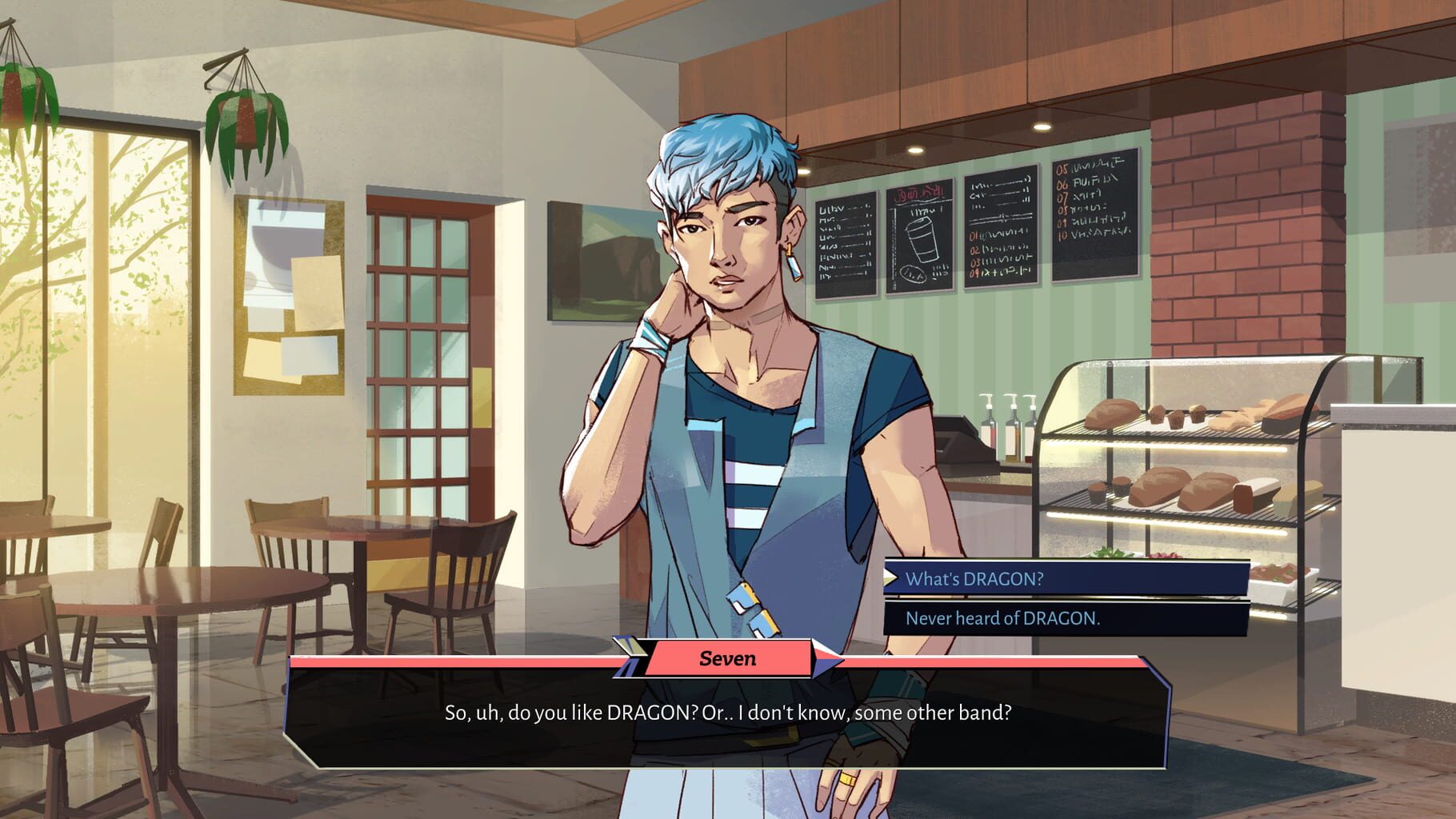
Task: Click the syrup bottles beside the pastry case
Action: click(x=1006, y=424)
